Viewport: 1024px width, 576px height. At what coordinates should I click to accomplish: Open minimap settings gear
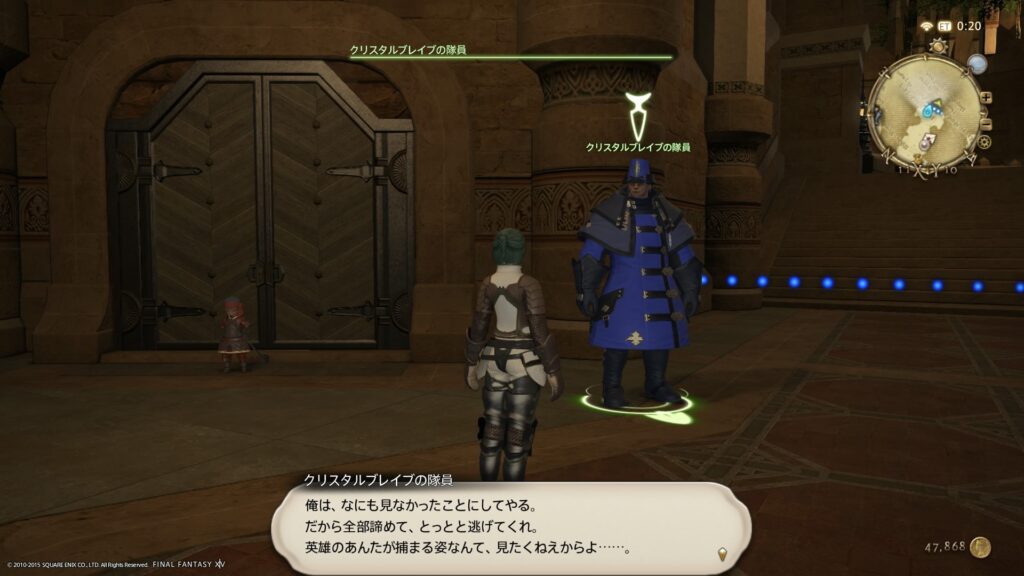coord(984,142)
